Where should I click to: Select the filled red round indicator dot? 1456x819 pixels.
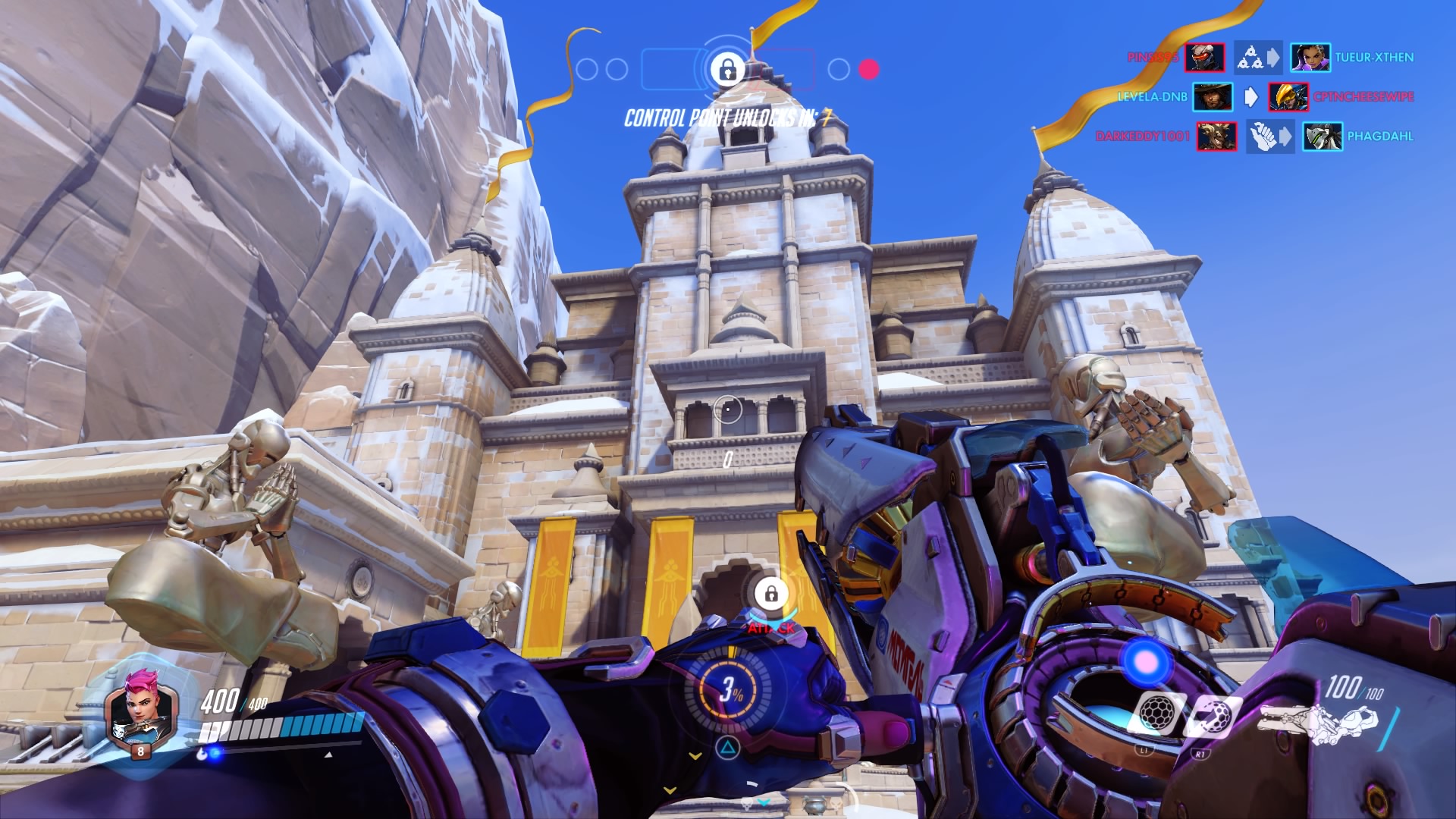pos(868,70)
